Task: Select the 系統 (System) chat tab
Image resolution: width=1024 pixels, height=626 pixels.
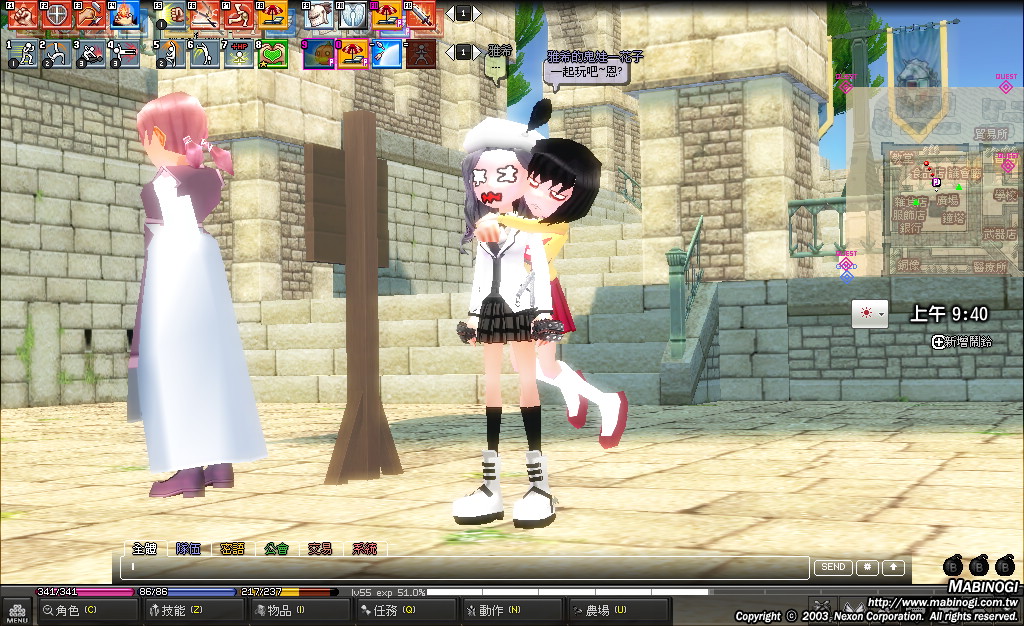Action: (x=364, y=548)
